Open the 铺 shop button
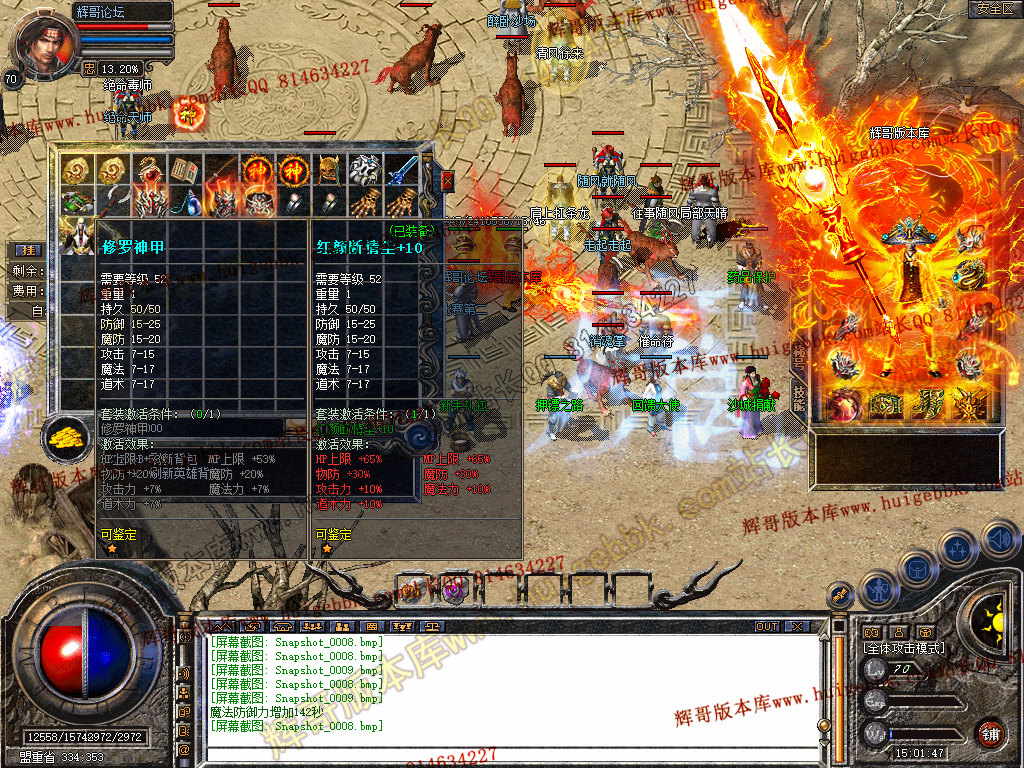 990,734
